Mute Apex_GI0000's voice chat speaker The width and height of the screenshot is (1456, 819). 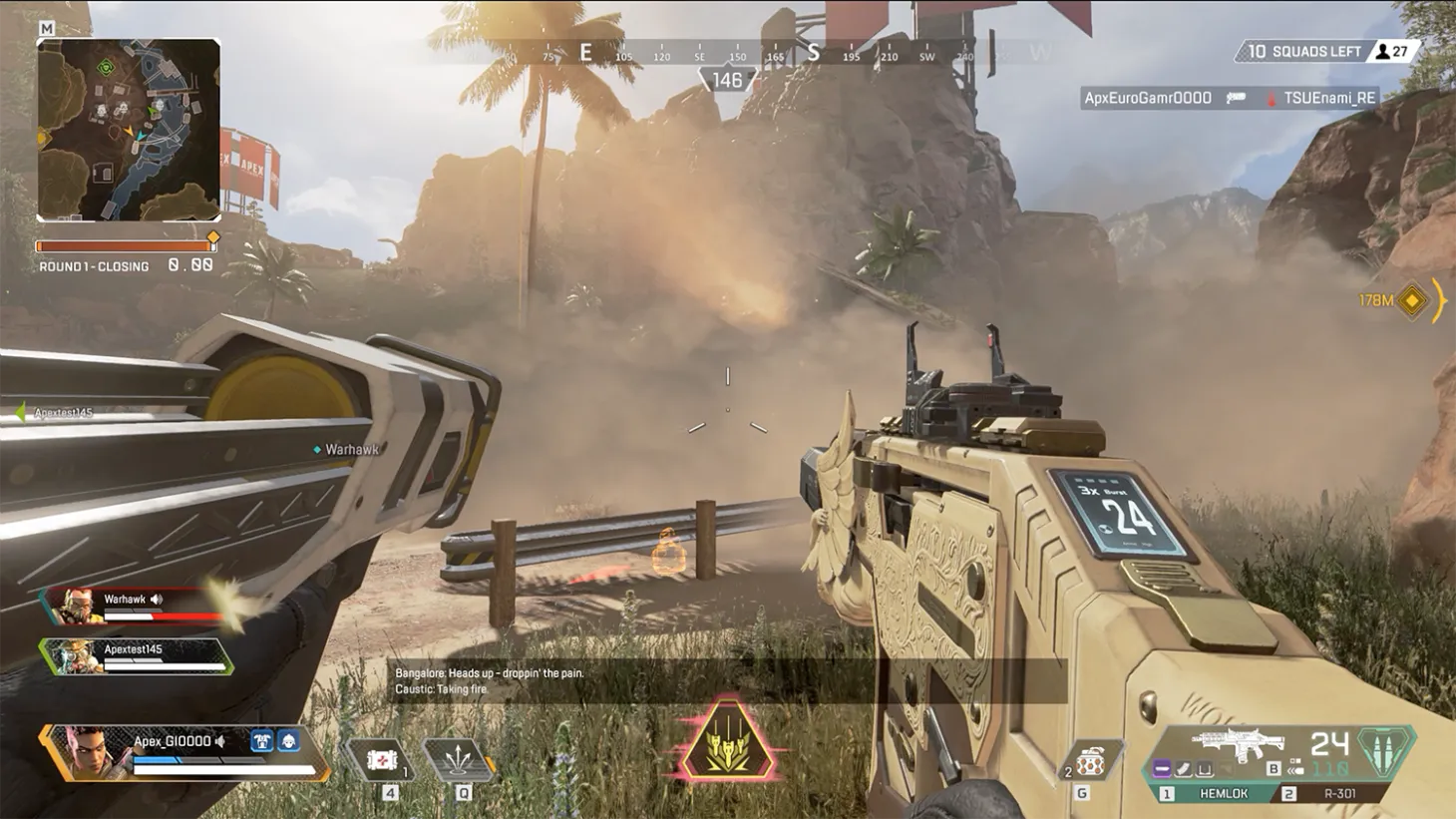click(x=220, y=740)
